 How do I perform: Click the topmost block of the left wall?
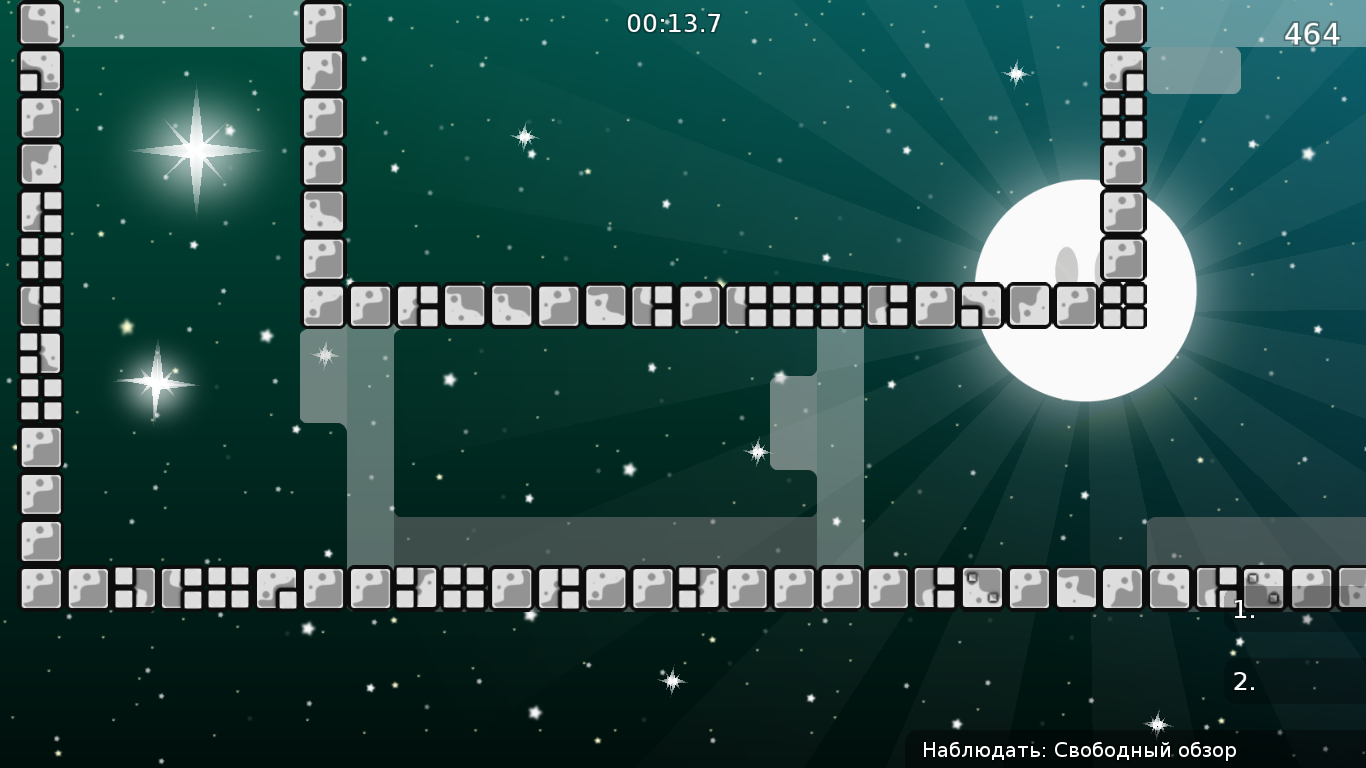click(41, 22)
